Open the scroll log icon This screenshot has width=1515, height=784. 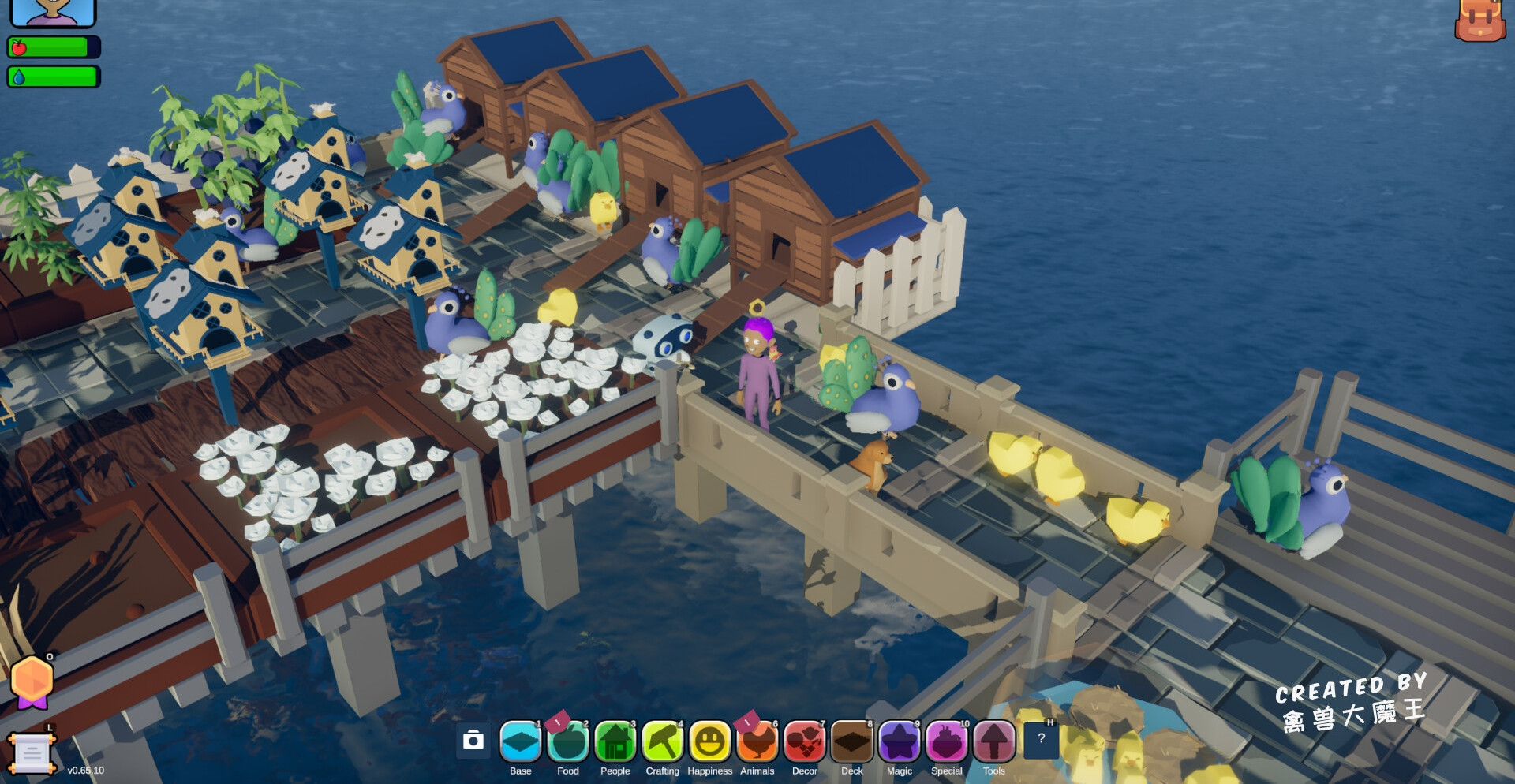tap(32, 752)
